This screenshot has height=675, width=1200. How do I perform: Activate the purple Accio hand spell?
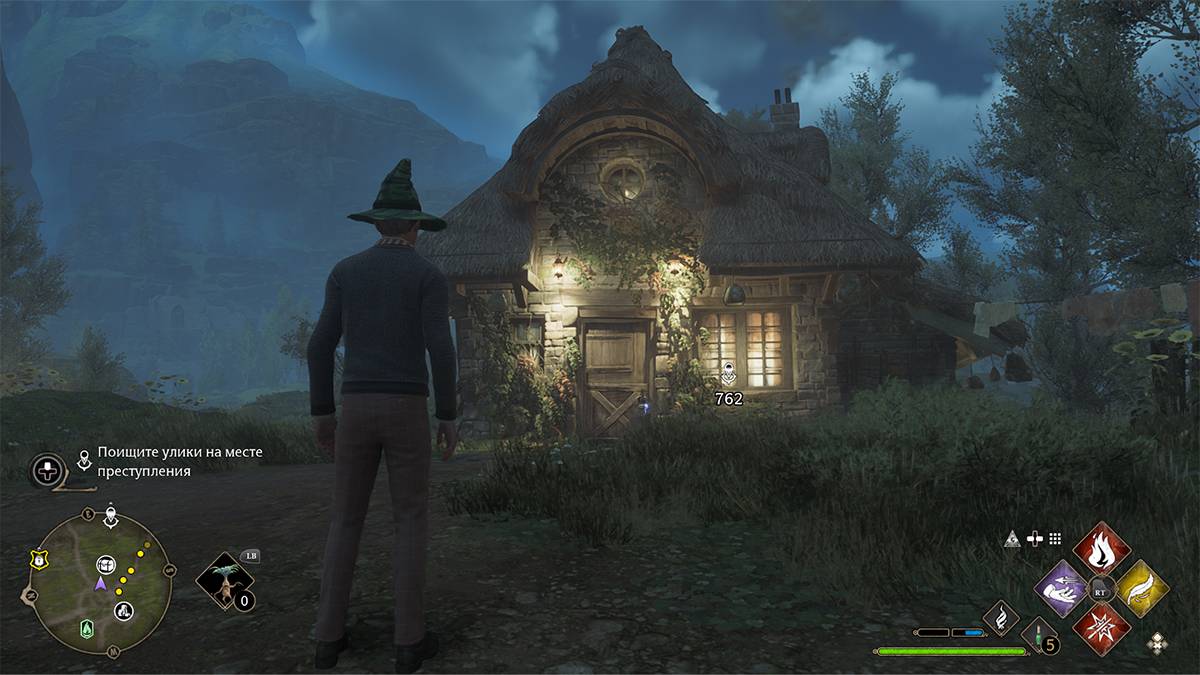point(1061,589)
